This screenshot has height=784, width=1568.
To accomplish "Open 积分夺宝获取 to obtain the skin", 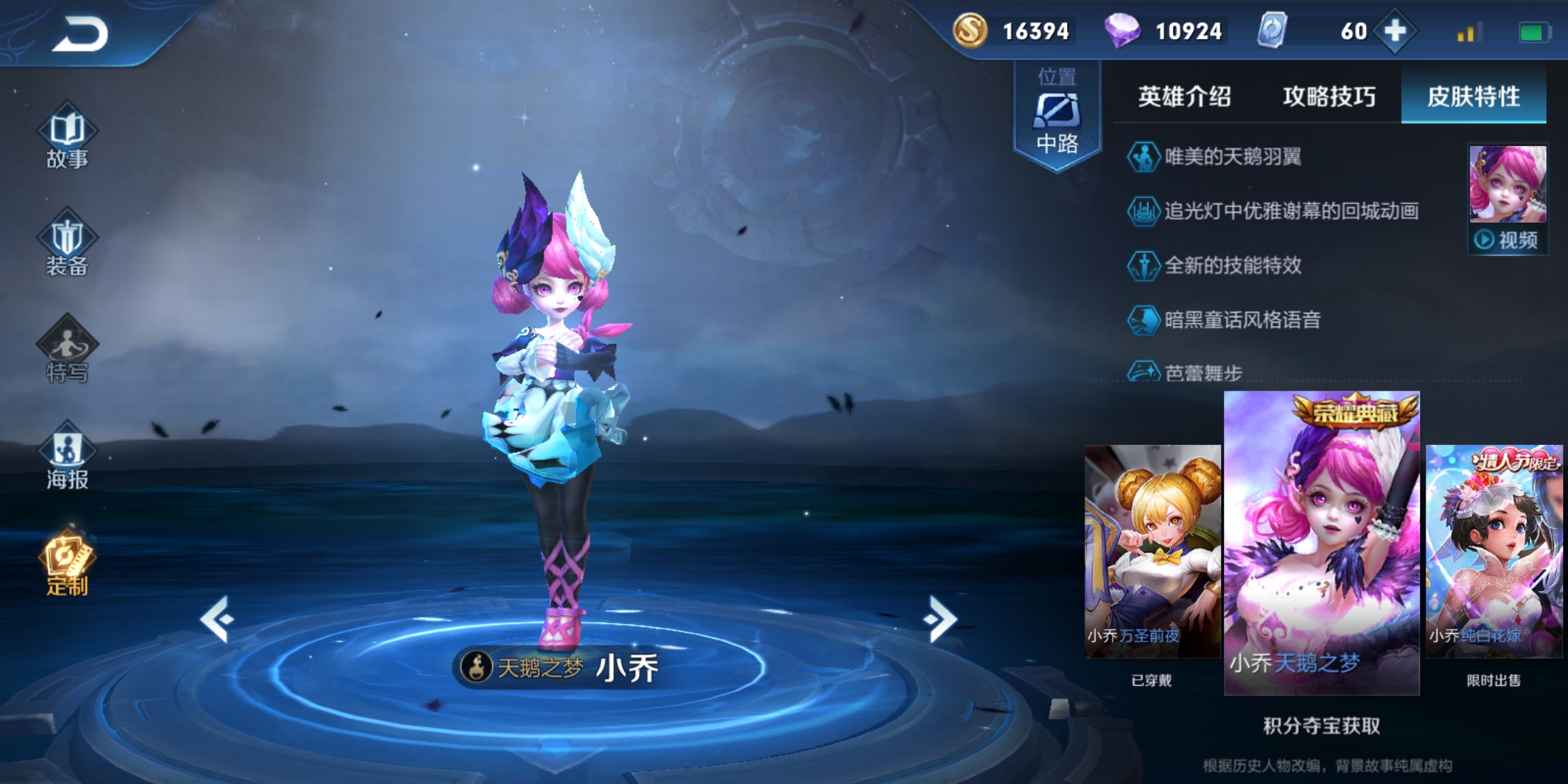I will [1321, 726].
